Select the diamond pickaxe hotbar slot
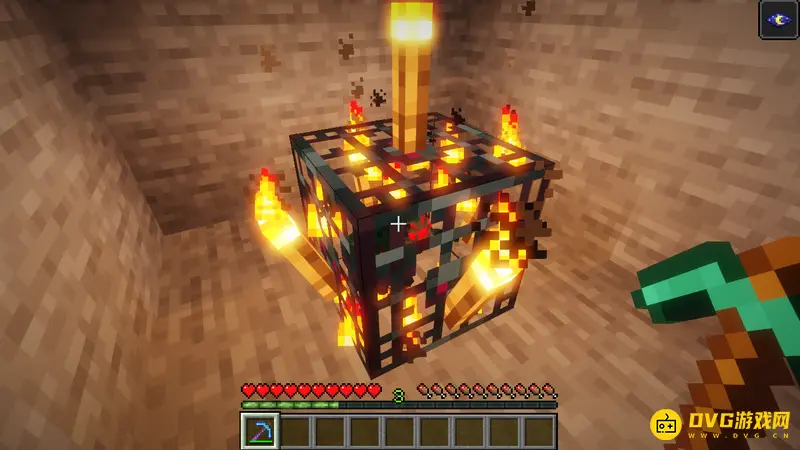This screenshot has width=800, height=450. (260, 431)
